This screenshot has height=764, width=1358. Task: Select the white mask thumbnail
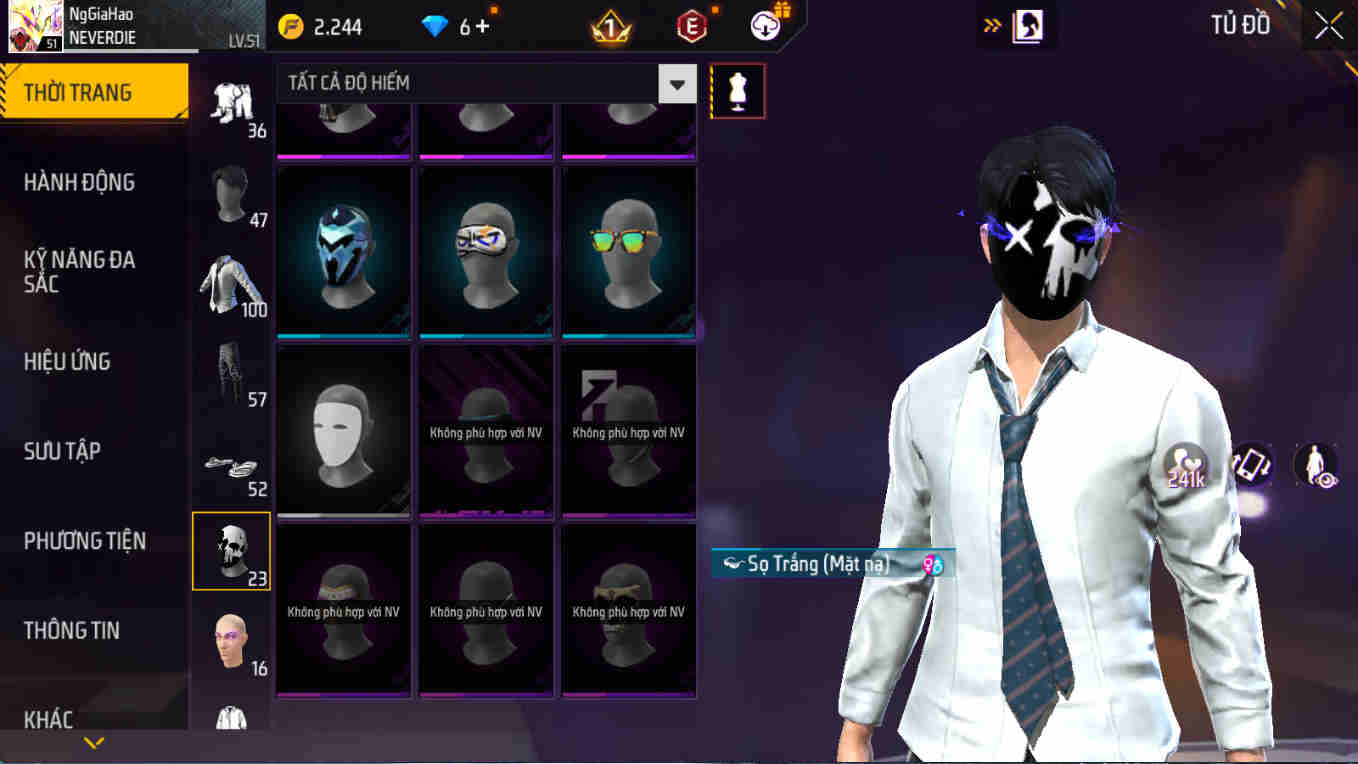click(x=343, y=431)
